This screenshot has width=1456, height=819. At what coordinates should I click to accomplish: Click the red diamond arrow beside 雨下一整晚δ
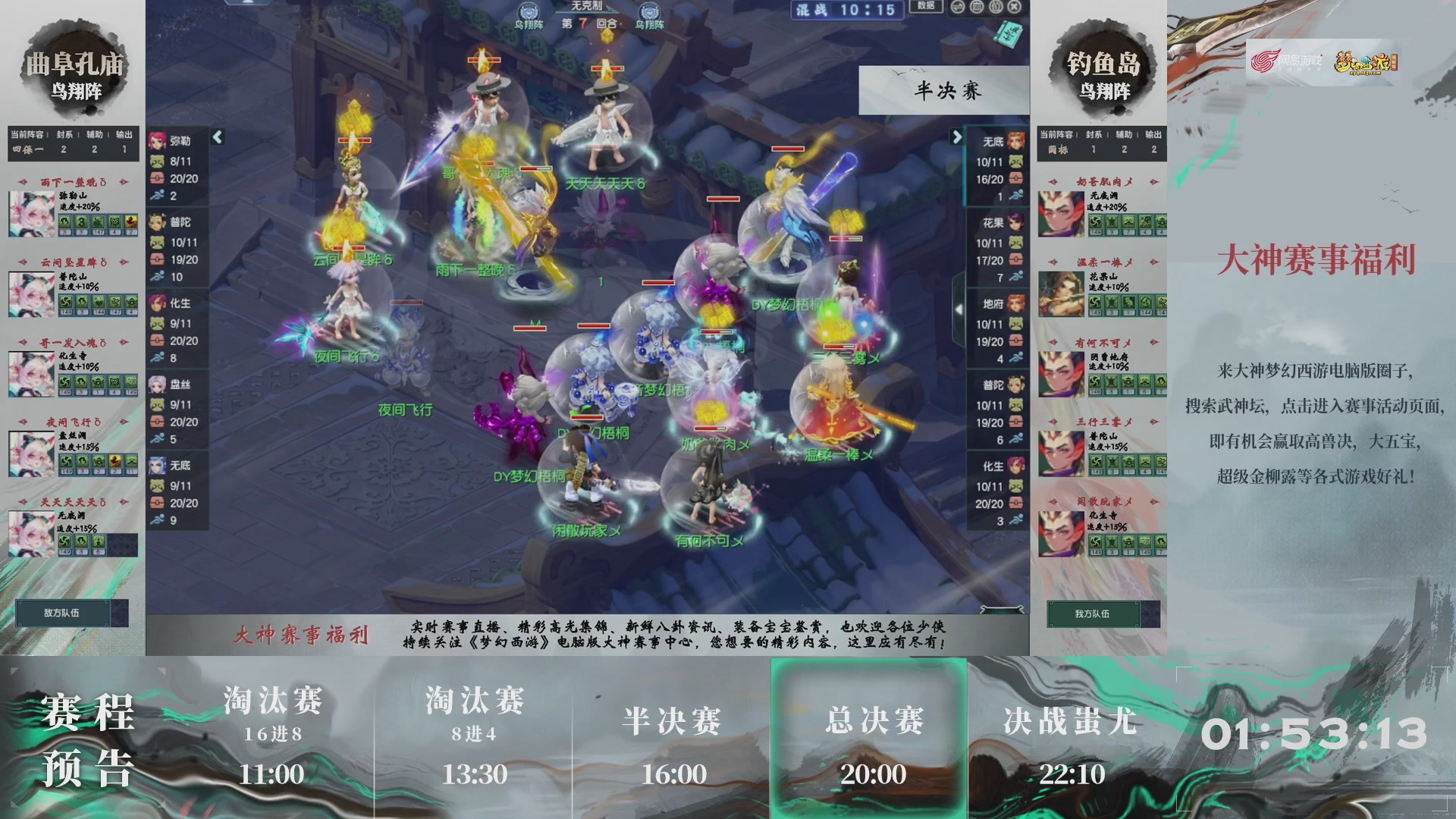tap(24, 182)
